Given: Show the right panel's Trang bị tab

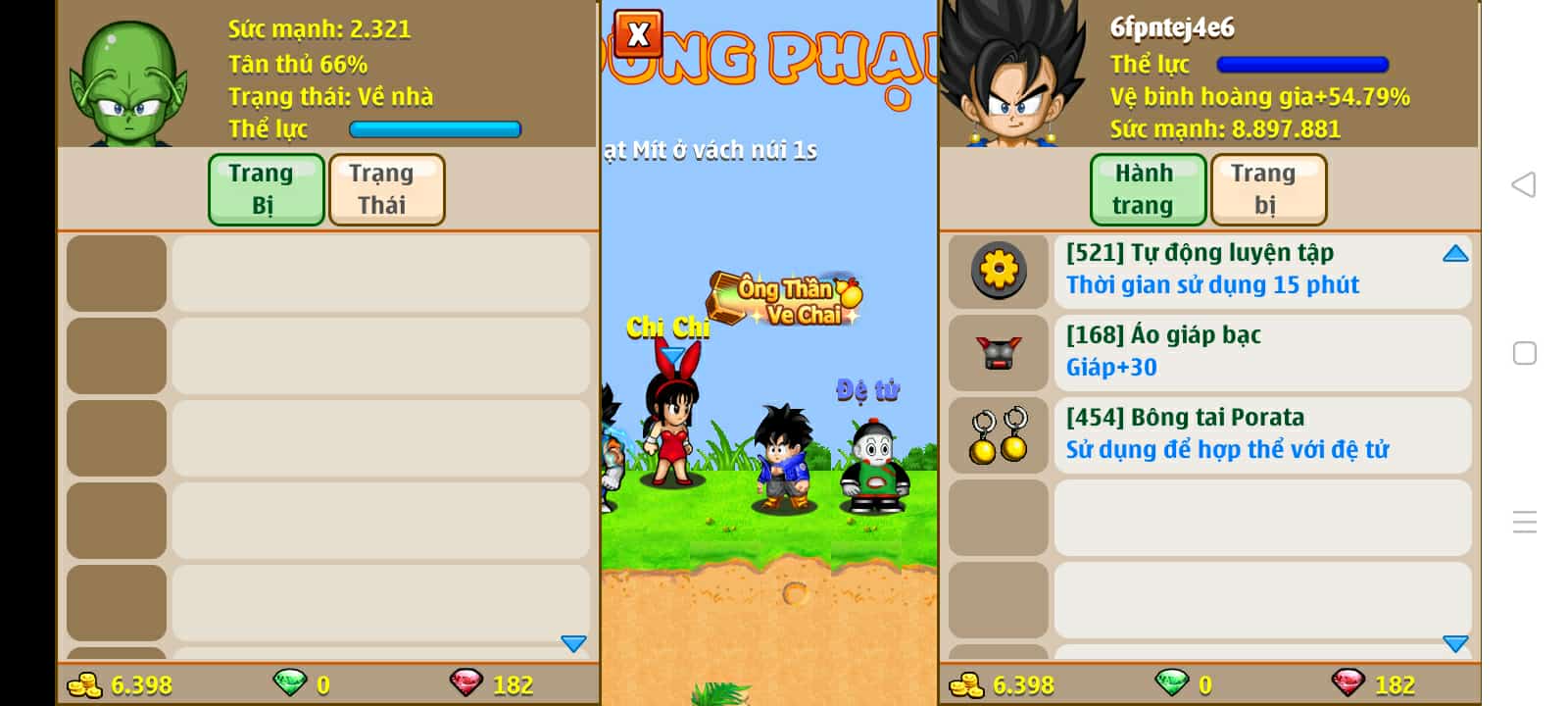Looking at the screenshot, I should coord(1268,189).
